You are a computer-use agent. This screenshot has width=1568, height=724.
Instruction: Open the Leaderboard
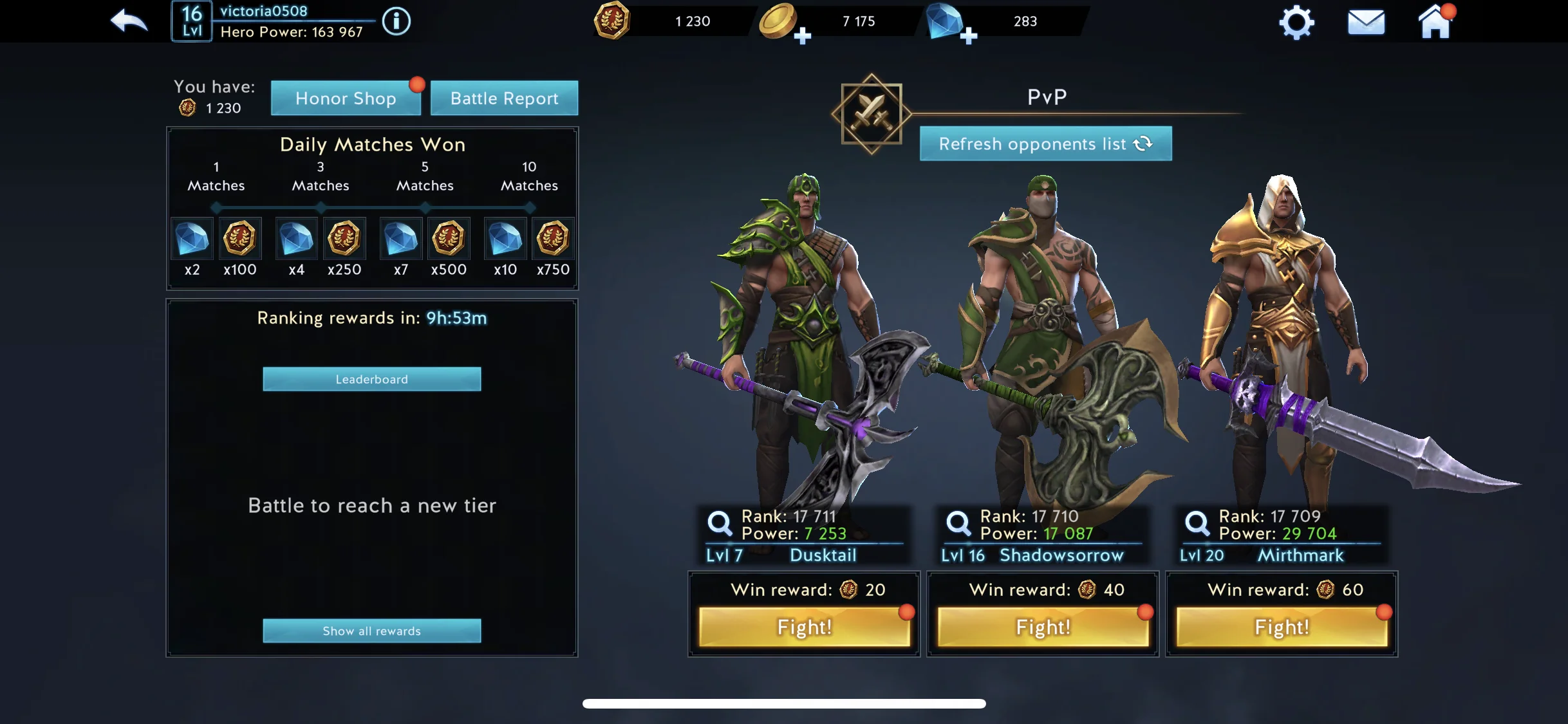[371, 379]
